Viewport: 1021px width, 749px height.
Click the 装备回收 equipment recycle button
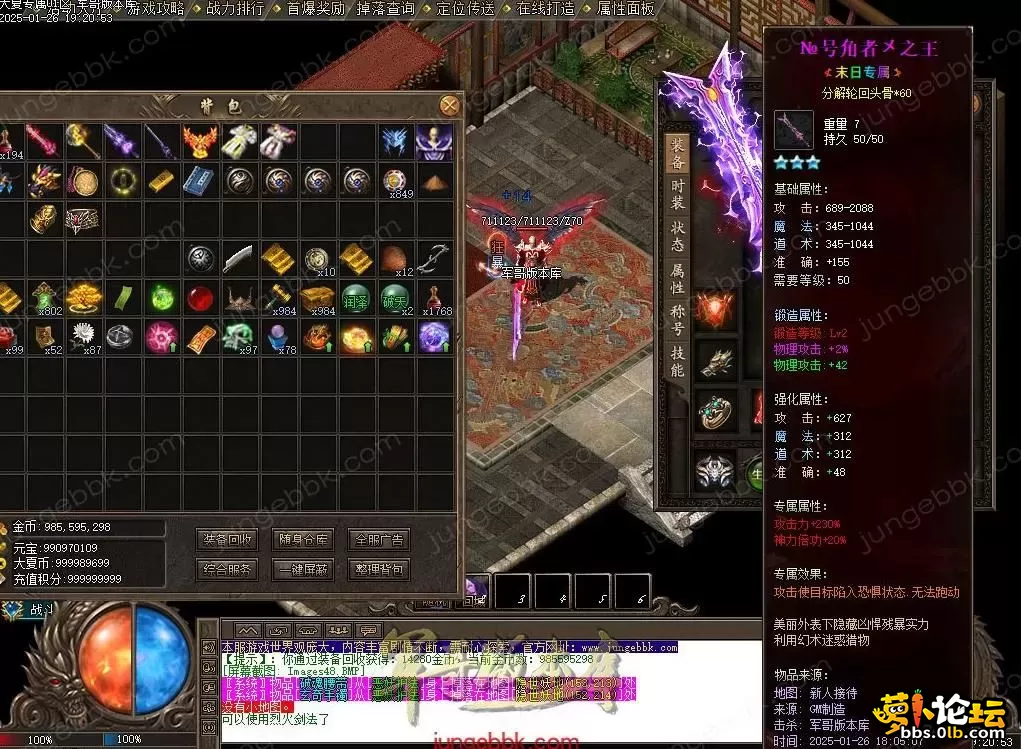(227, 539)
